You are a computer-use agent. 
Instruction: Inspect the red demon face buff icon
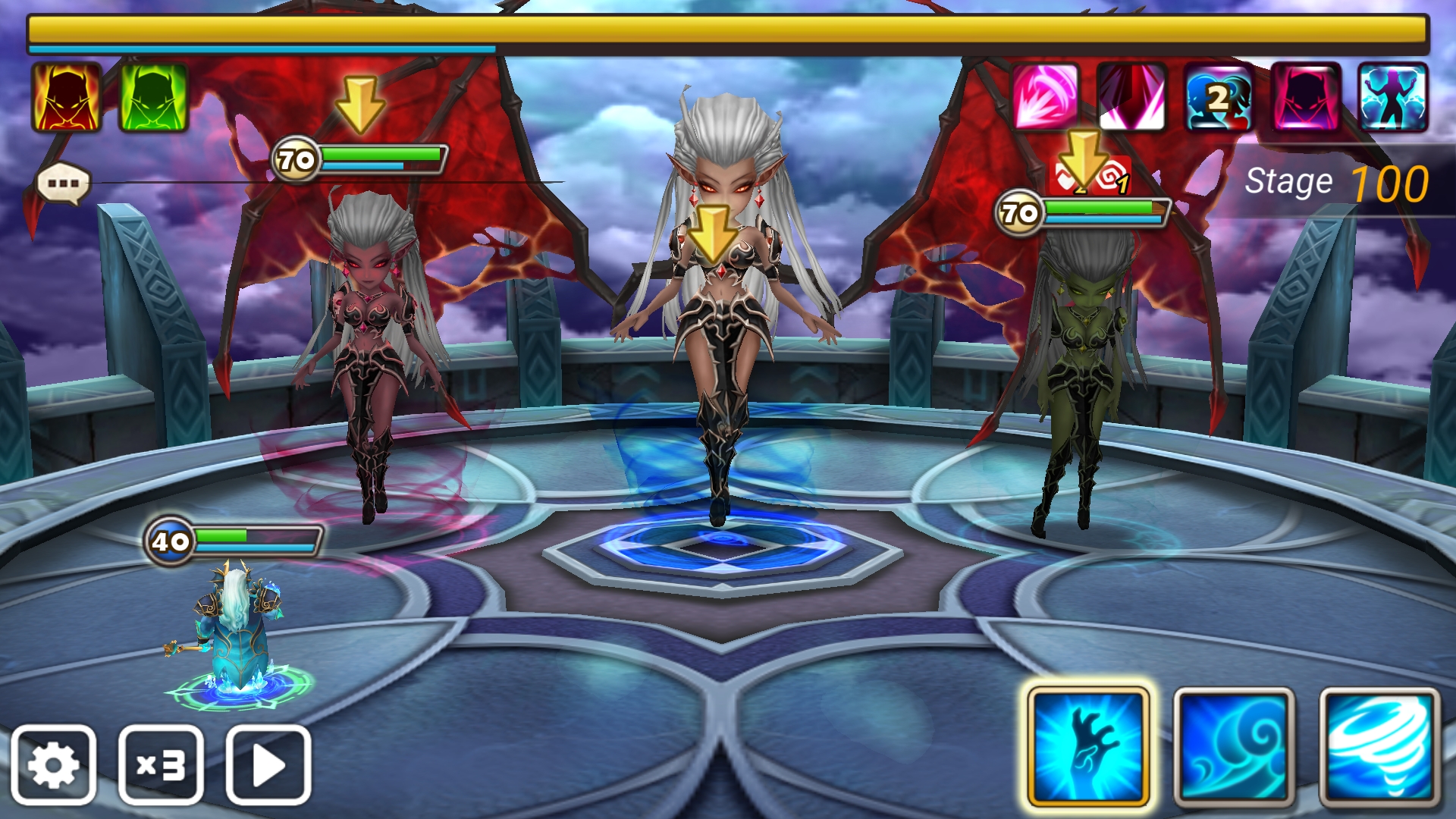click(67, 97)
